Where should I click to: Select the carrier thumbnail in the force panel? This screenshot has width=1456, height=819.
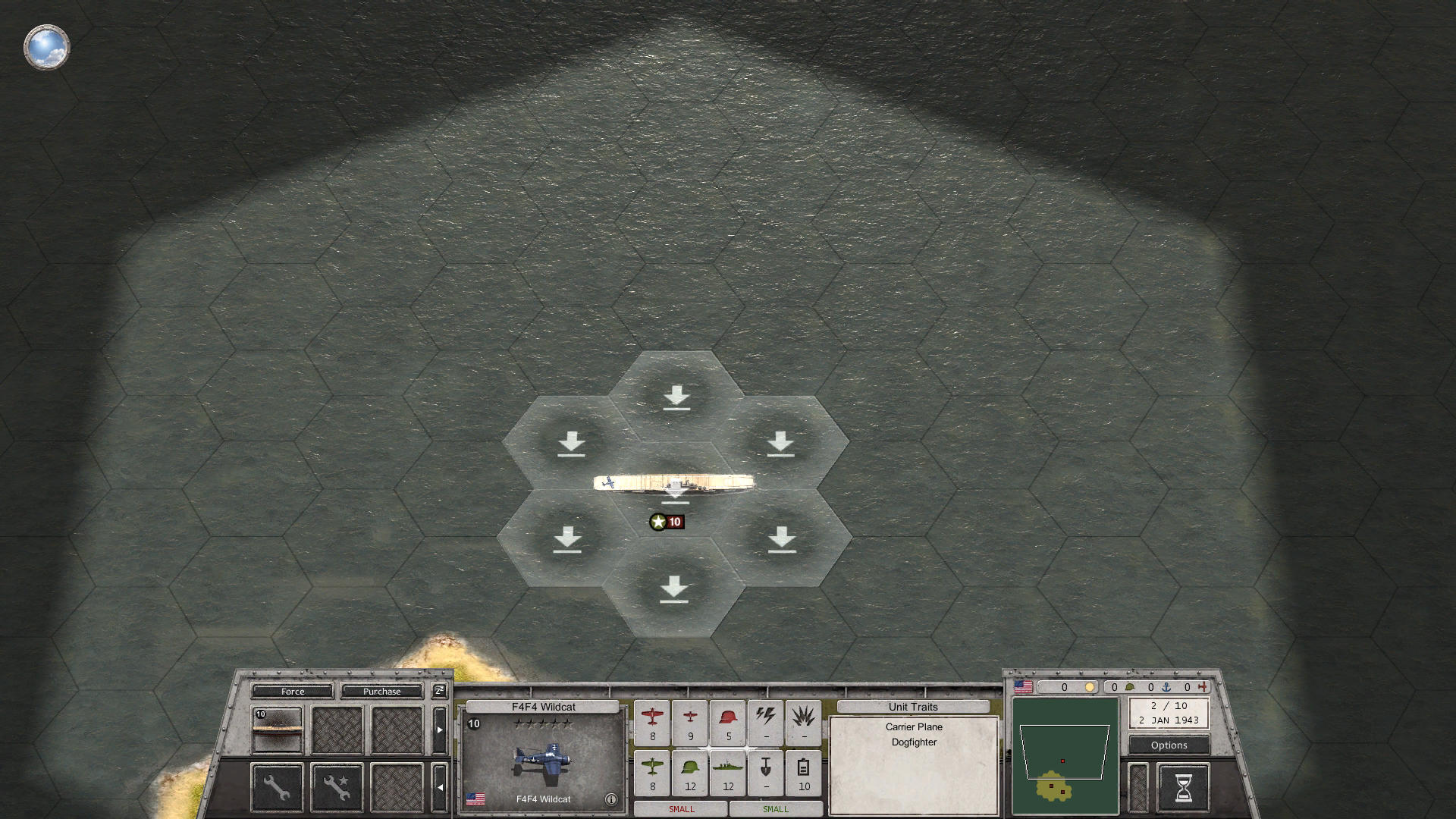tap(276, 730)
